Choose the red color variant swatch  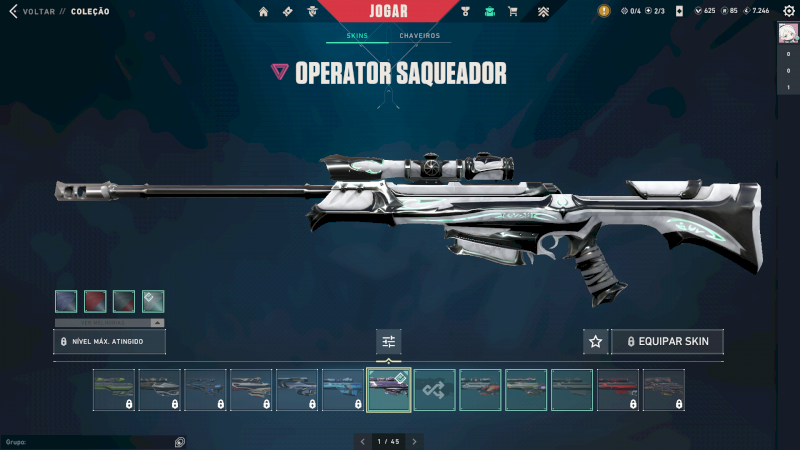95,301
